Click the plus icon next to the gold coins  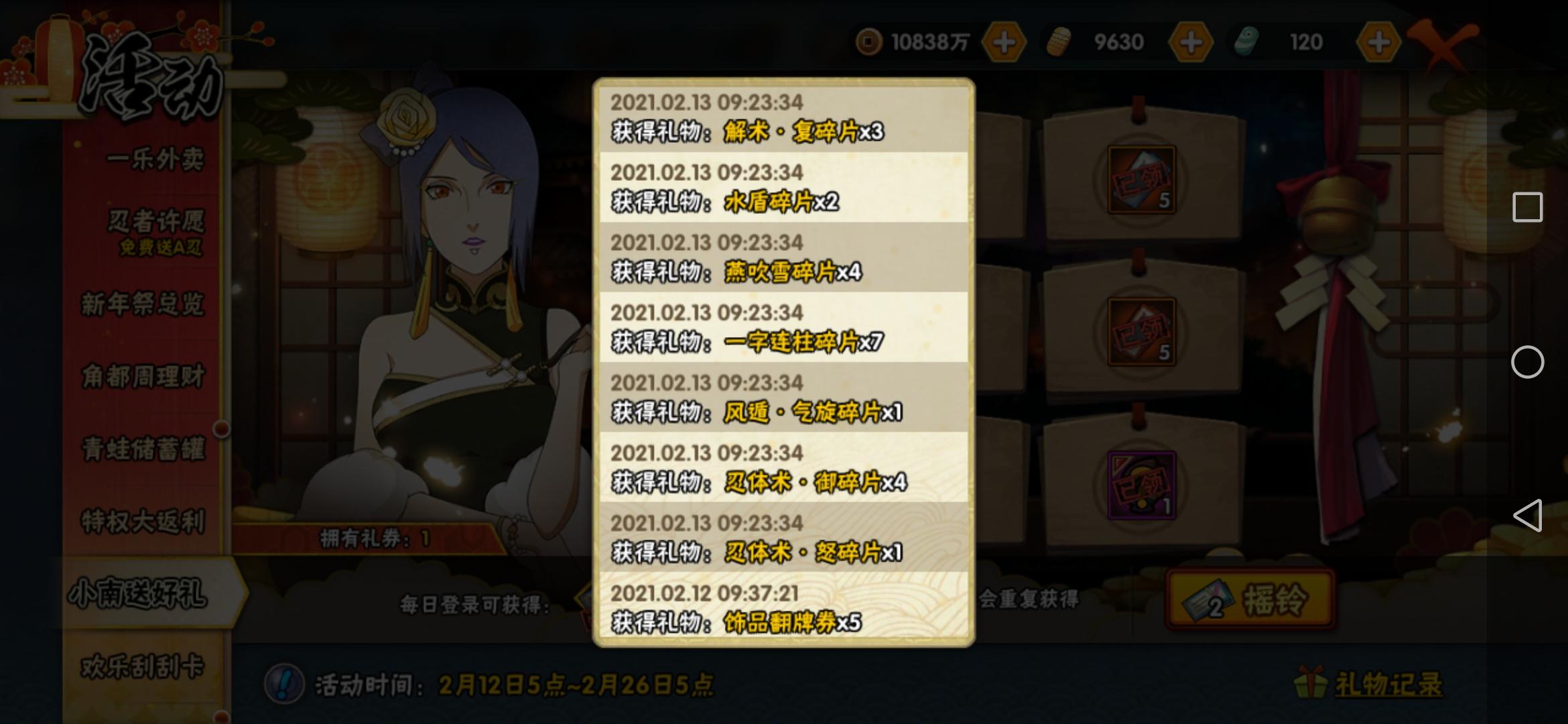coord(1004,42)
